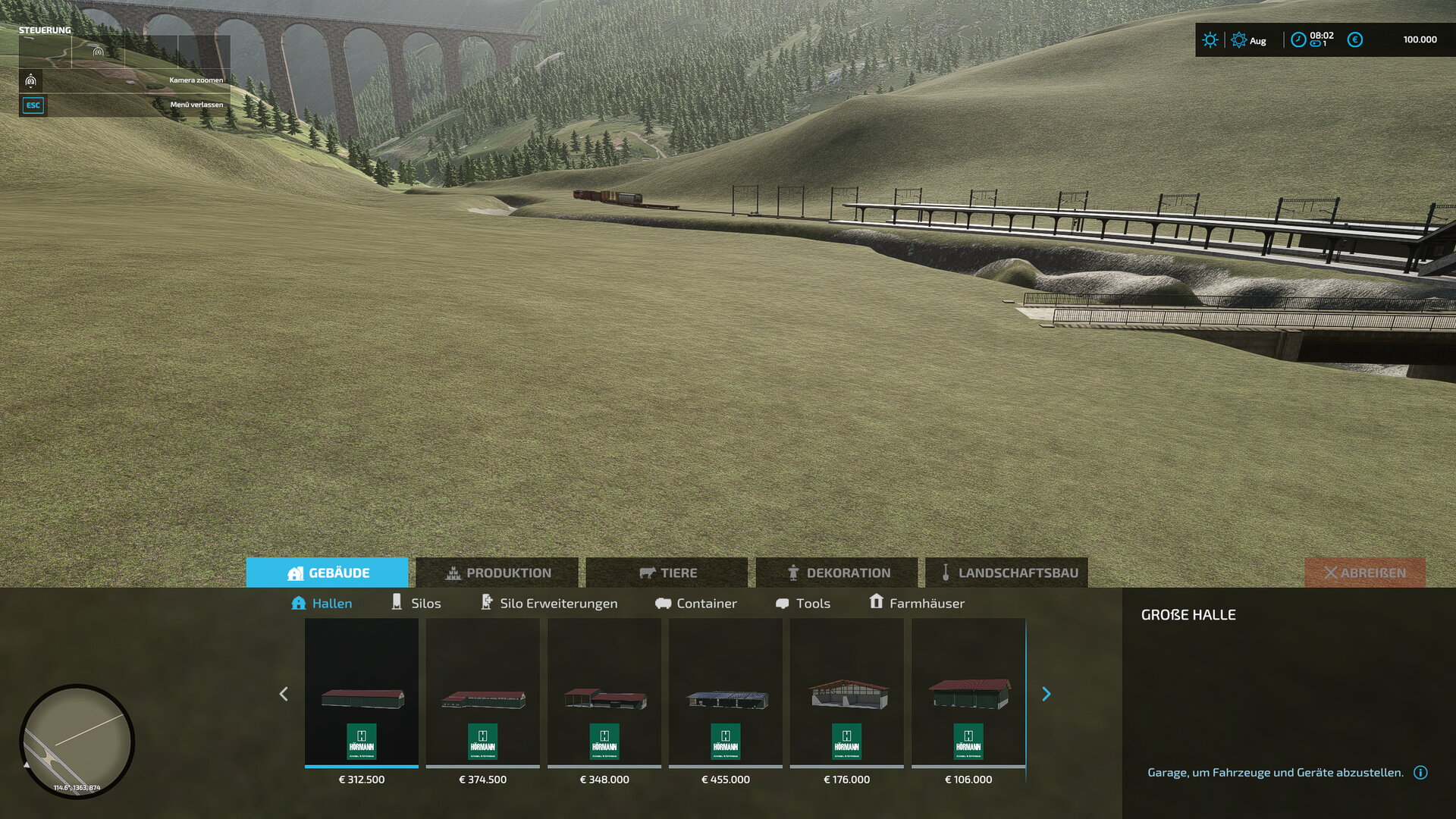Switch to the Silos subcategory

(x=416, y=603)
